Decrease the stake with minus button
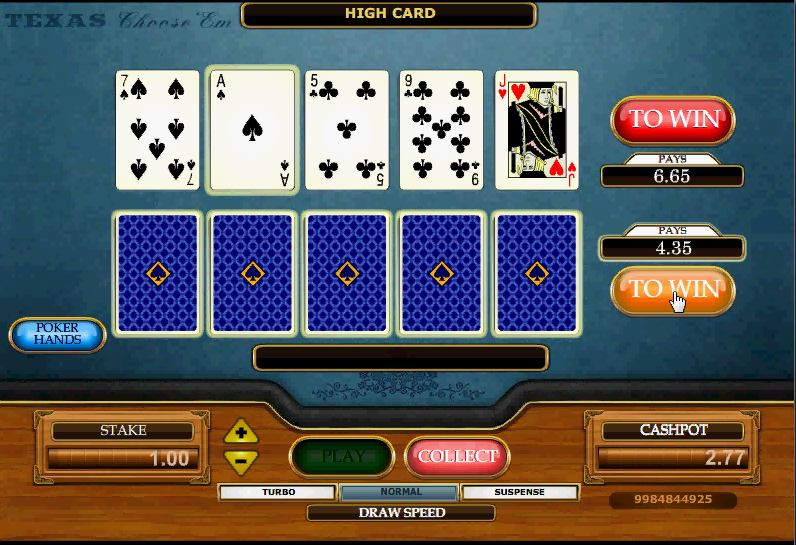The image size is (796, 545). coord(241,460)
